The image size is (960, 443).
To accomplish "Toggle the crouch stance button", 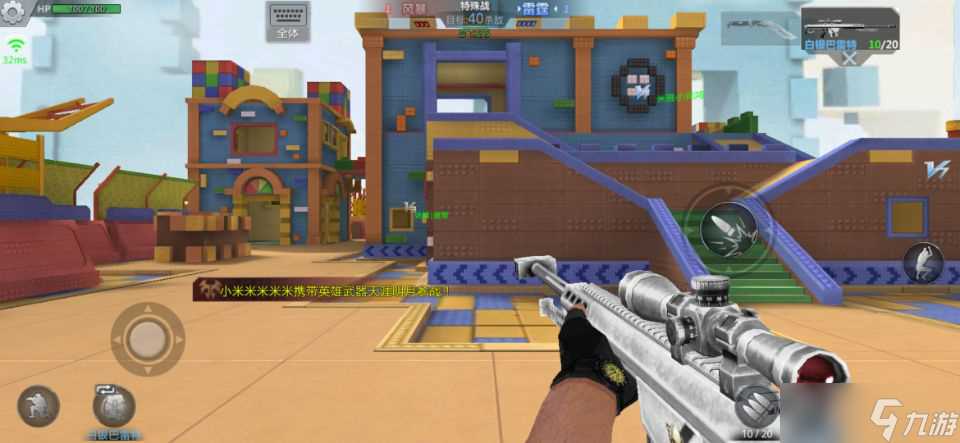I will 38,405.
